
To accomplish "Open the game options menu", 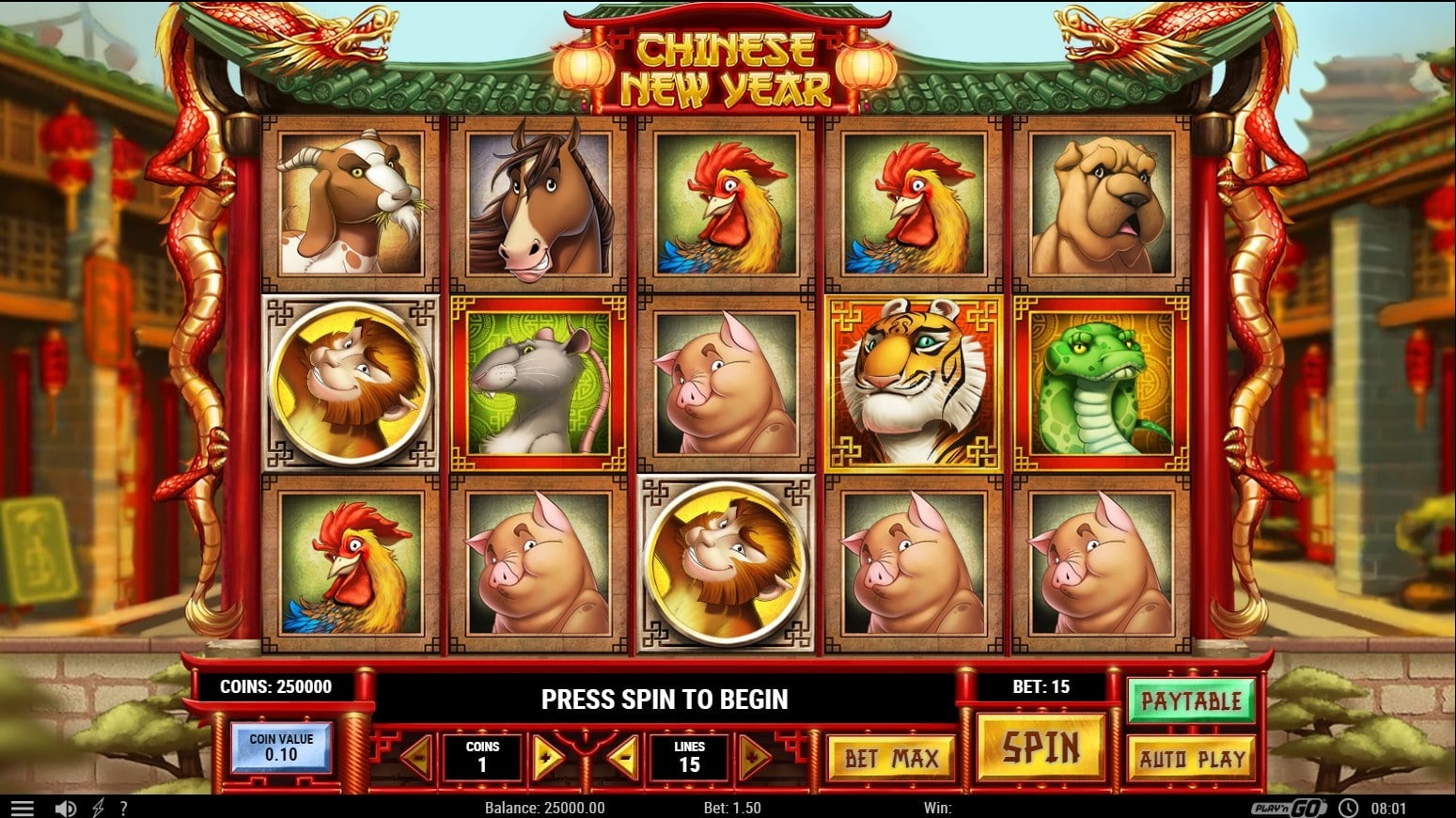I will (x=21, y=806).
